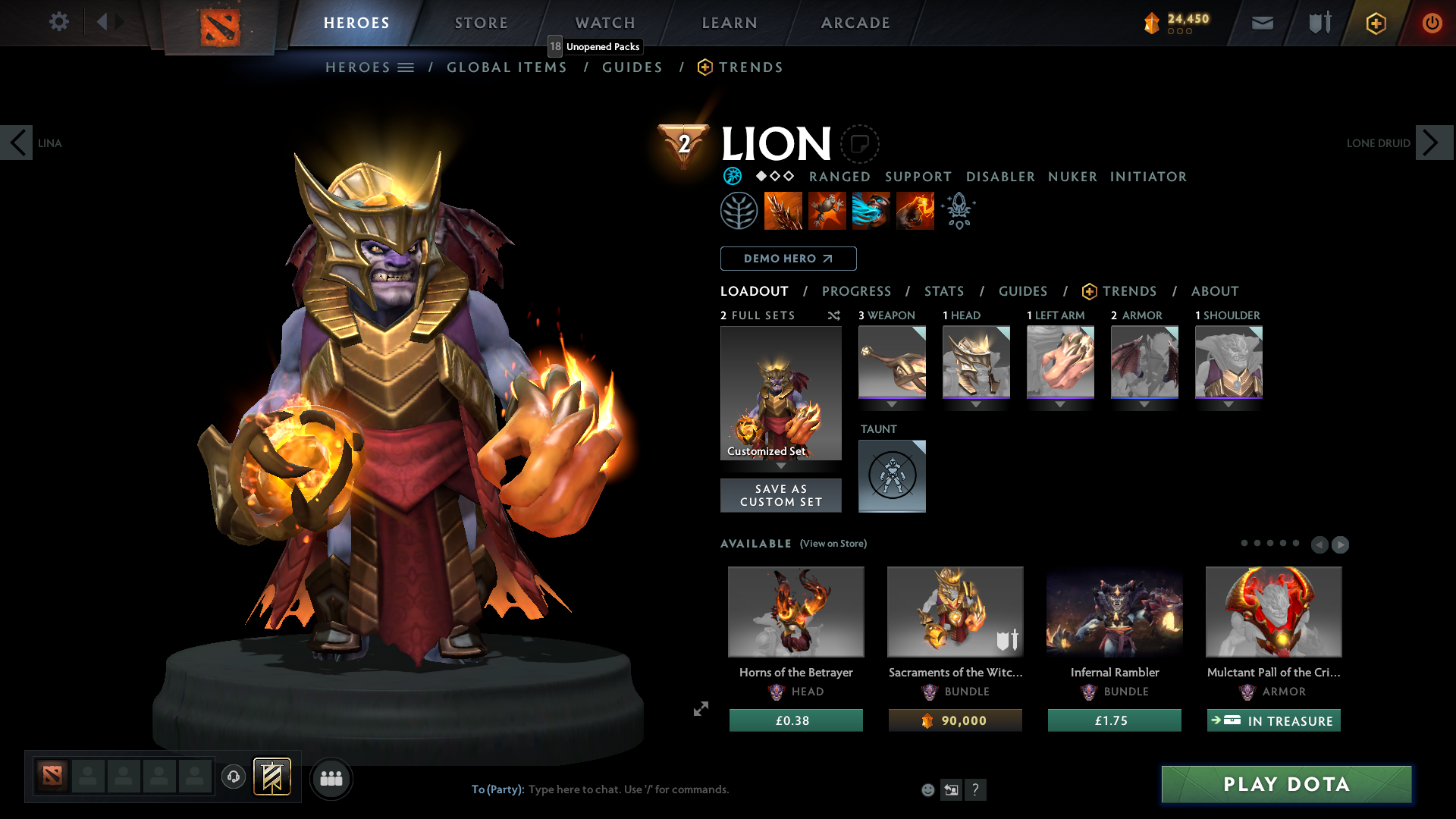Open Dota Plus via the gold hexagon icon
The image size is (1456, 819).
1375,23
